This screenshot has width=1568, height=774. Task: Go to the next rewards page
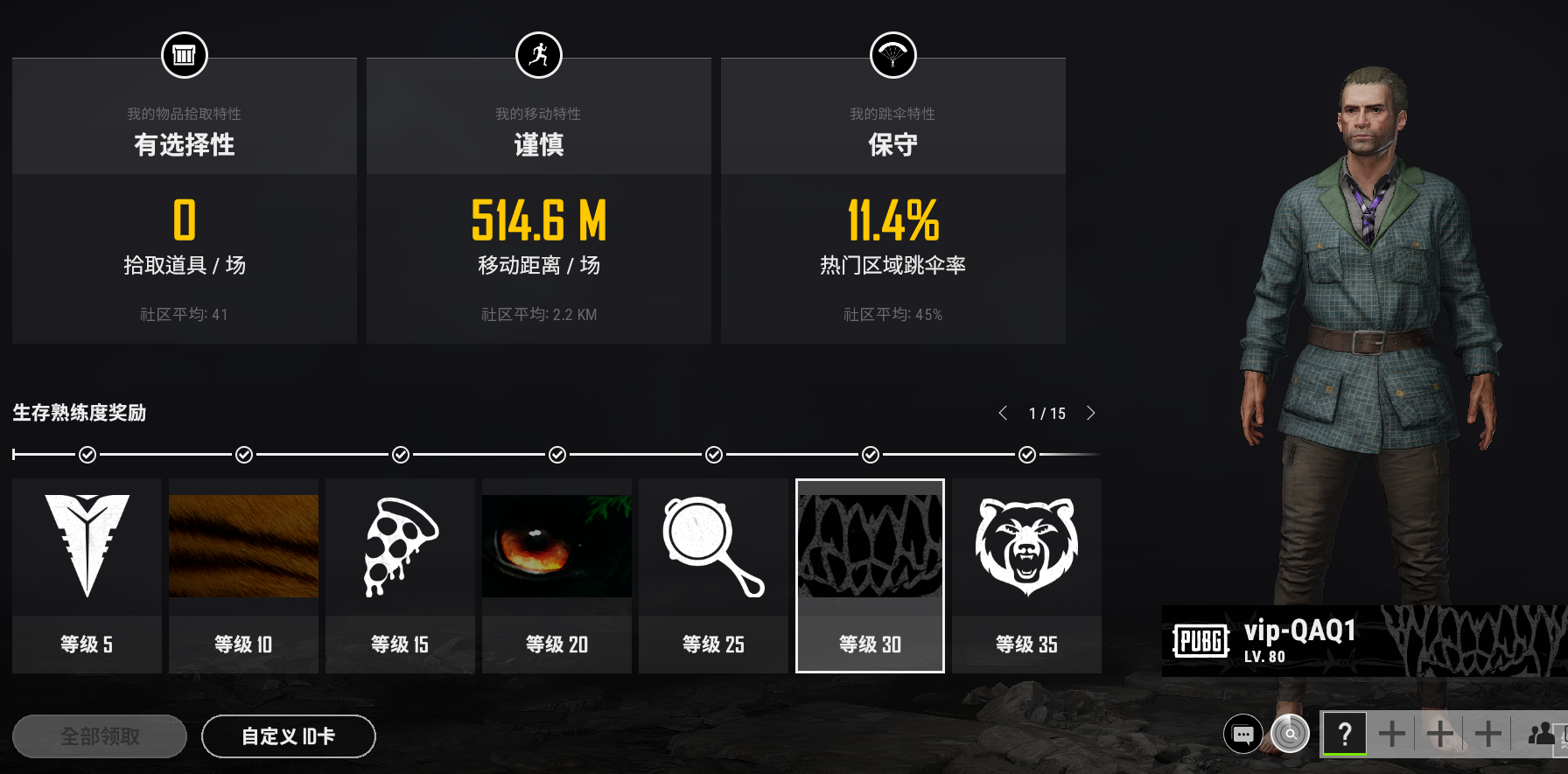(x=1090, y=413)
